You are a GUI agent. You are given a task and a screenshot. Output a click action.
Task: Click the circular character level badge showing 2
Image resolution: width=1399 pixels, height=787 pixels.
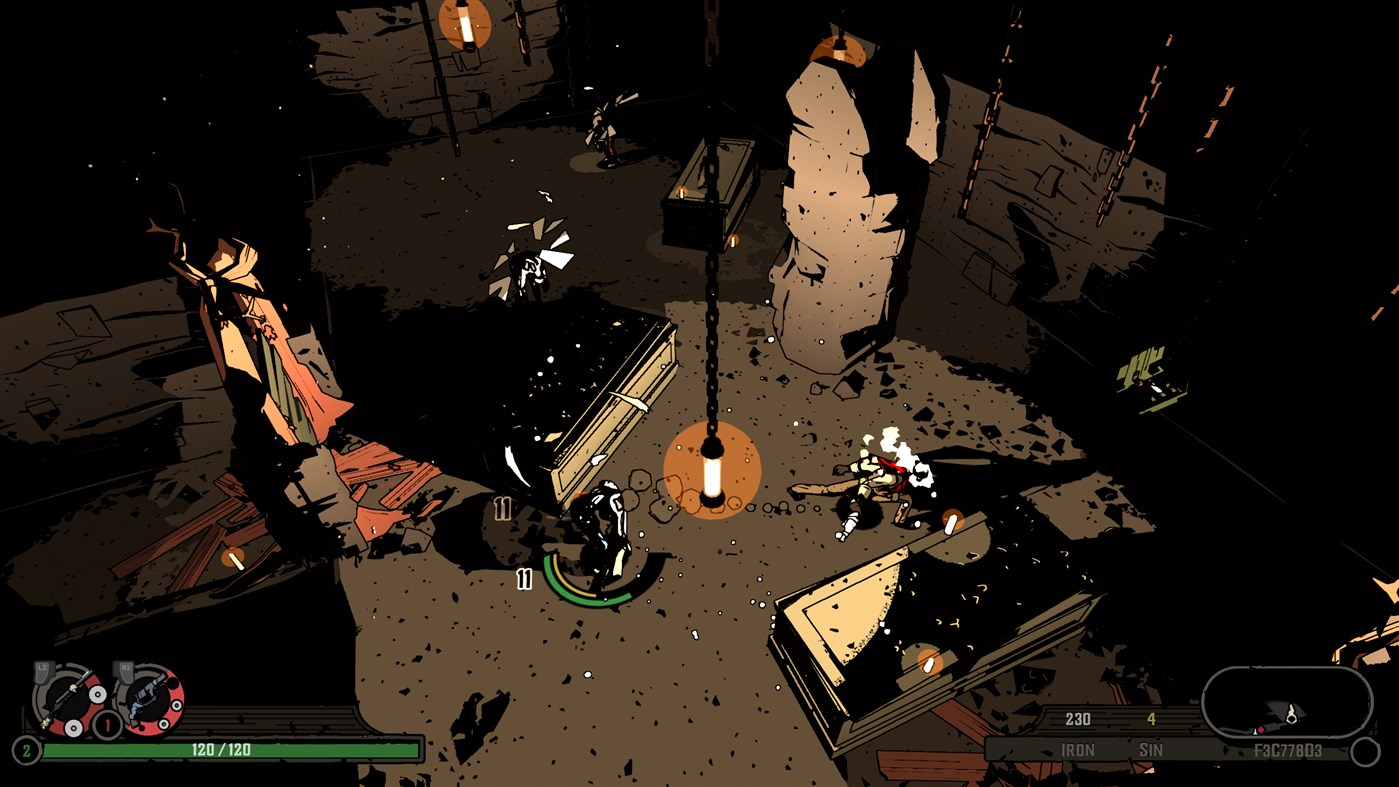(x=25, y=749)
